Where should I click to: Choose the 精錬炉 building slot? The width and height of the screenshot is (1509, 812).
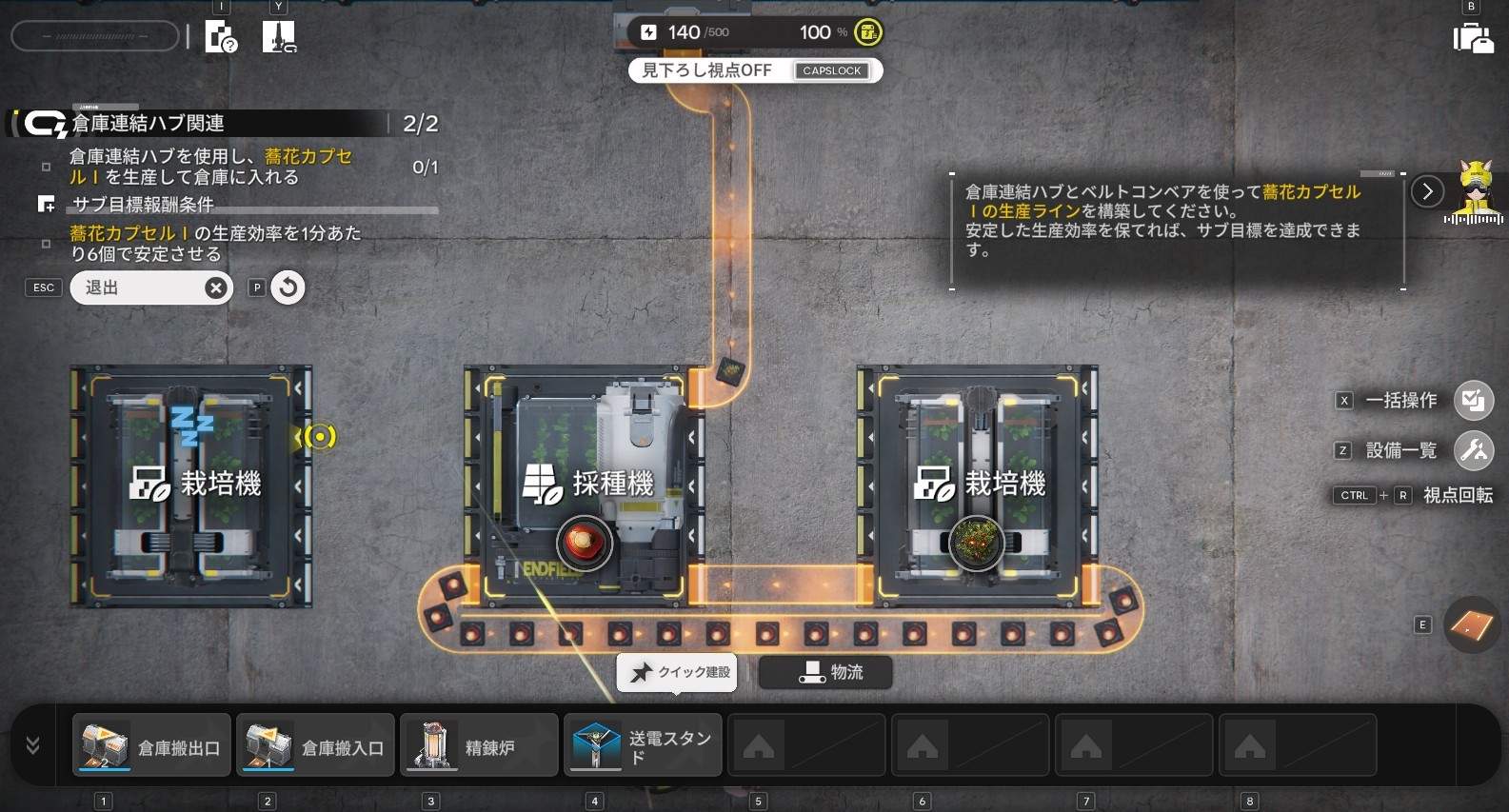(x=479, y=745)
